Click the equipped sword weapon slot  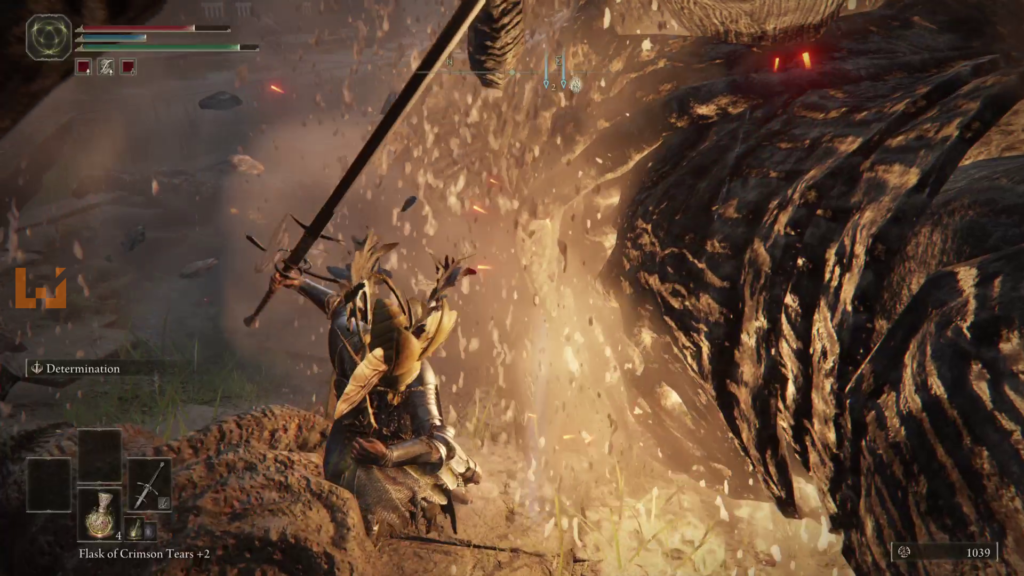click(149, 485)
